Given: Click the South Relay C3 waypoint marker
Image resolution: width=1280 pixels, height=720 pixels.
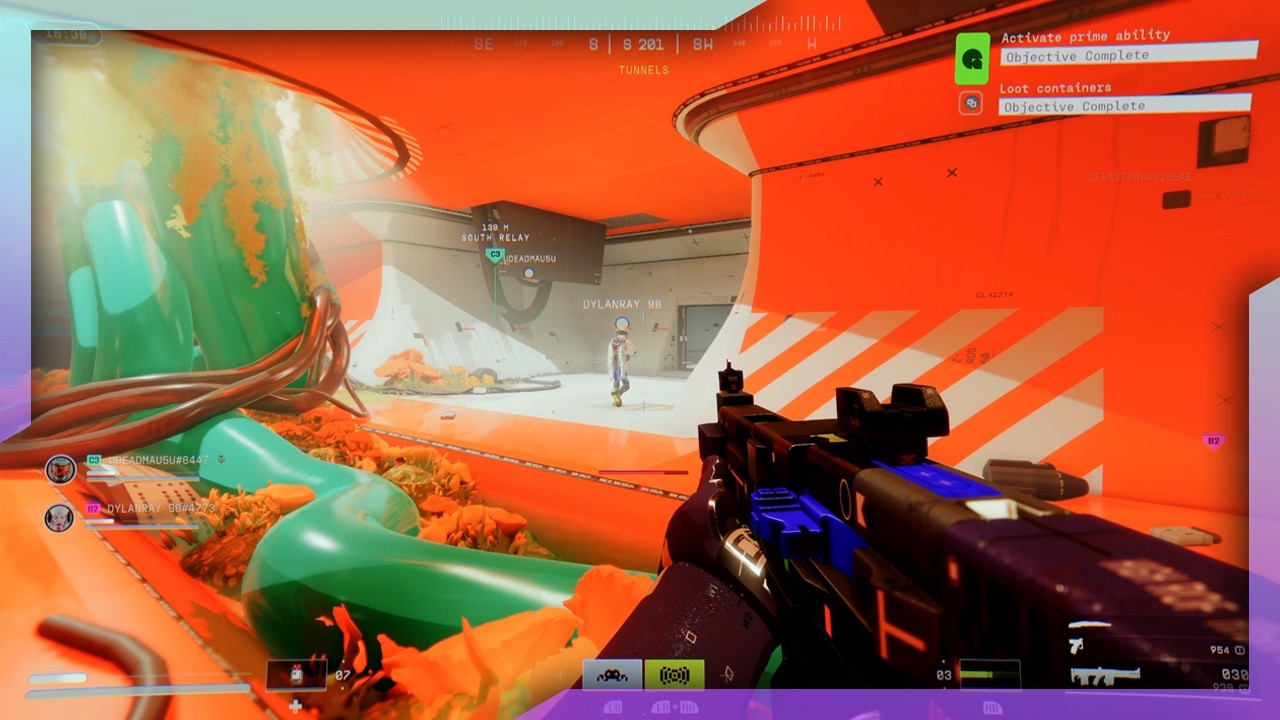Looking at the screenshot, I should [494, 256].
